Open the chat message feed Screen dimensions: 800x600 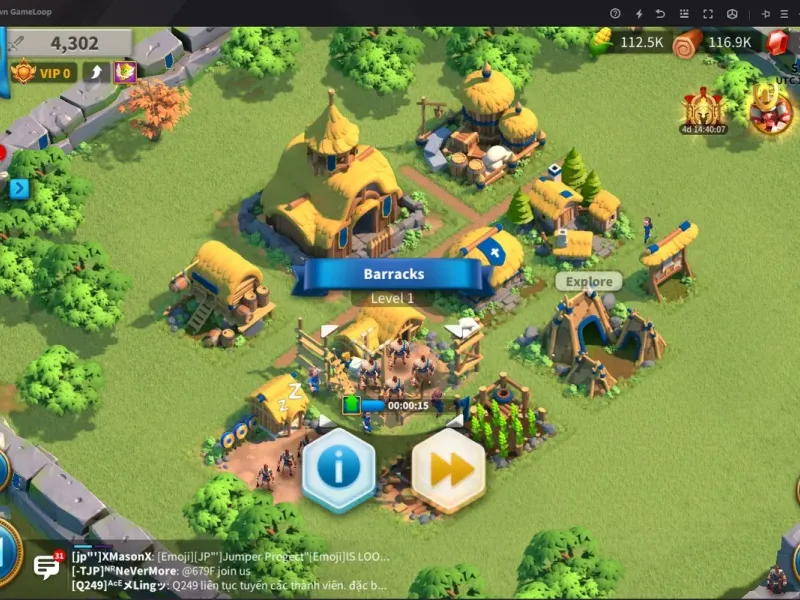click(230, 571)
